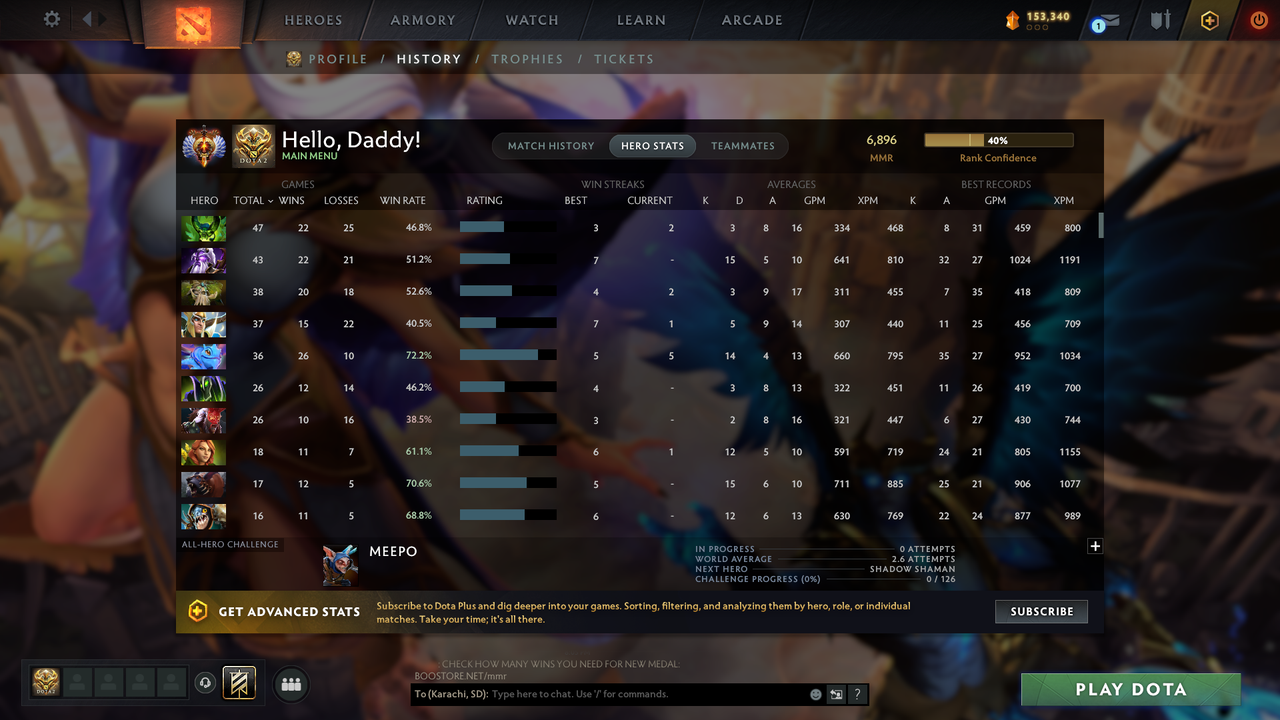The height and width of the screenshot is (720, 1280).
Task: Switch to the MATCH HISTORY tab
Action: [x=550, y=145]
